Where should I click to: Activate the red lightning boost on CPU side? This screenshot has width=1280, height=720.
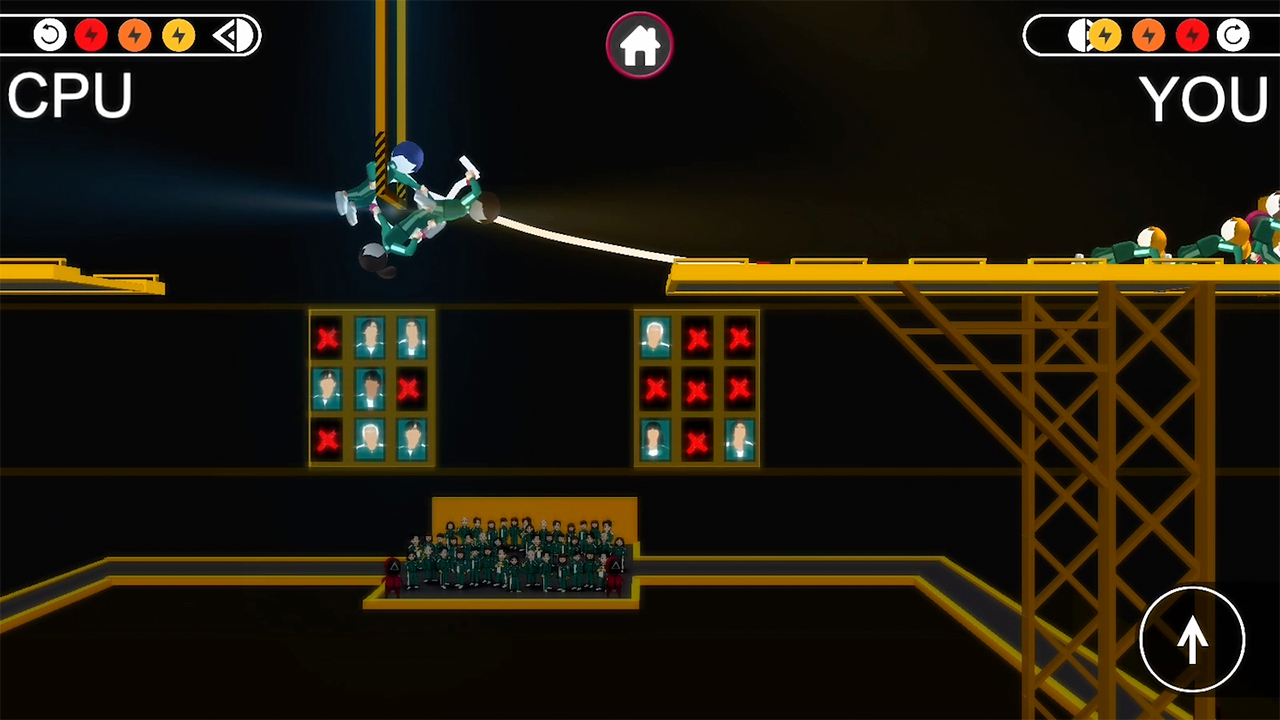pos(92,35)
